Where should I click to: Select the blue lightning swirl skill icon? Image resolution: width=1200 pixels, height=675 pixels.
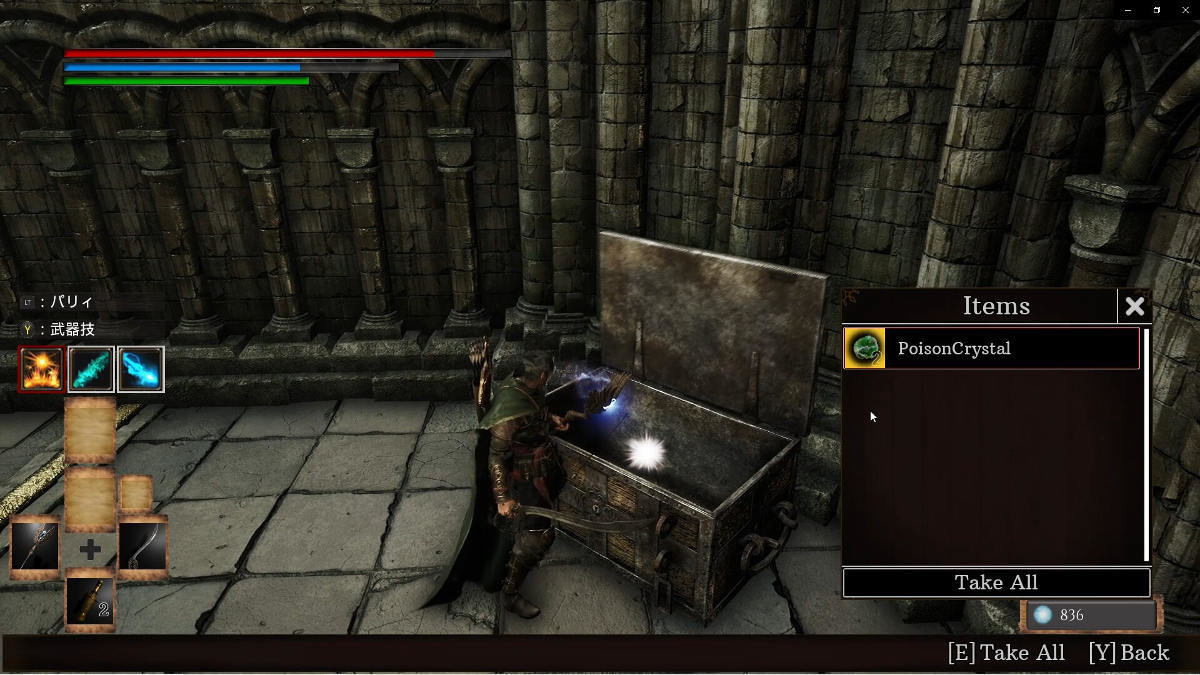141,369
